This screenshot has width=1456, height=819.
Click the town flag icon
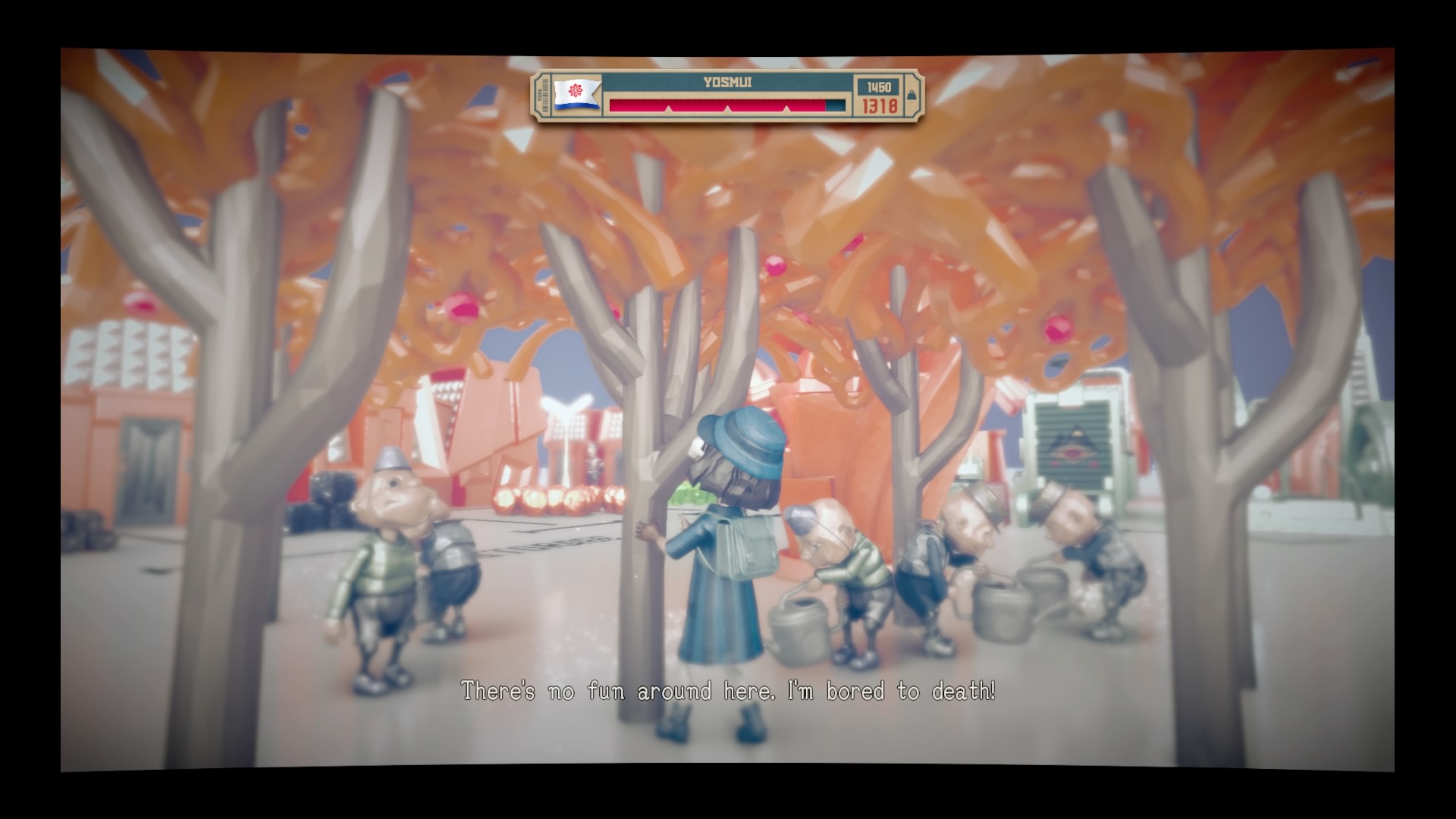tap(576, 94)
